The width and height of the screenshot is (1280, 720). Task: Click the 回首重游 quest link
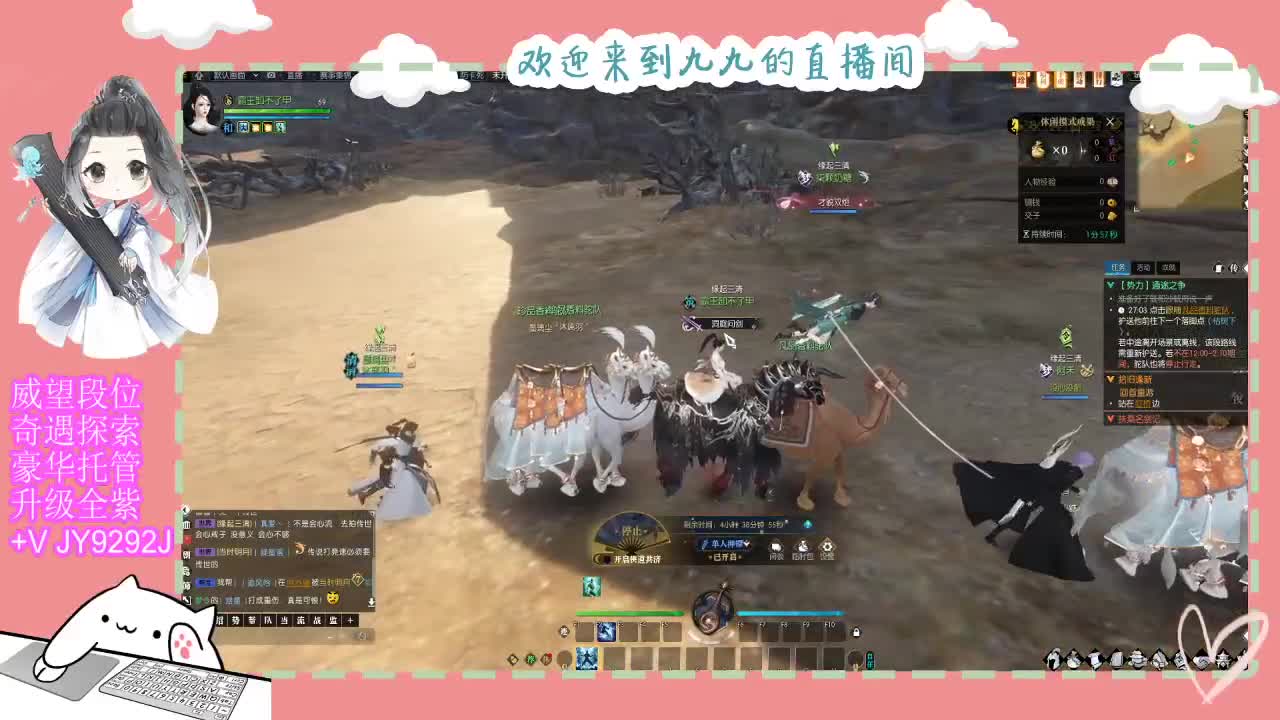(x=1137, y=392)
